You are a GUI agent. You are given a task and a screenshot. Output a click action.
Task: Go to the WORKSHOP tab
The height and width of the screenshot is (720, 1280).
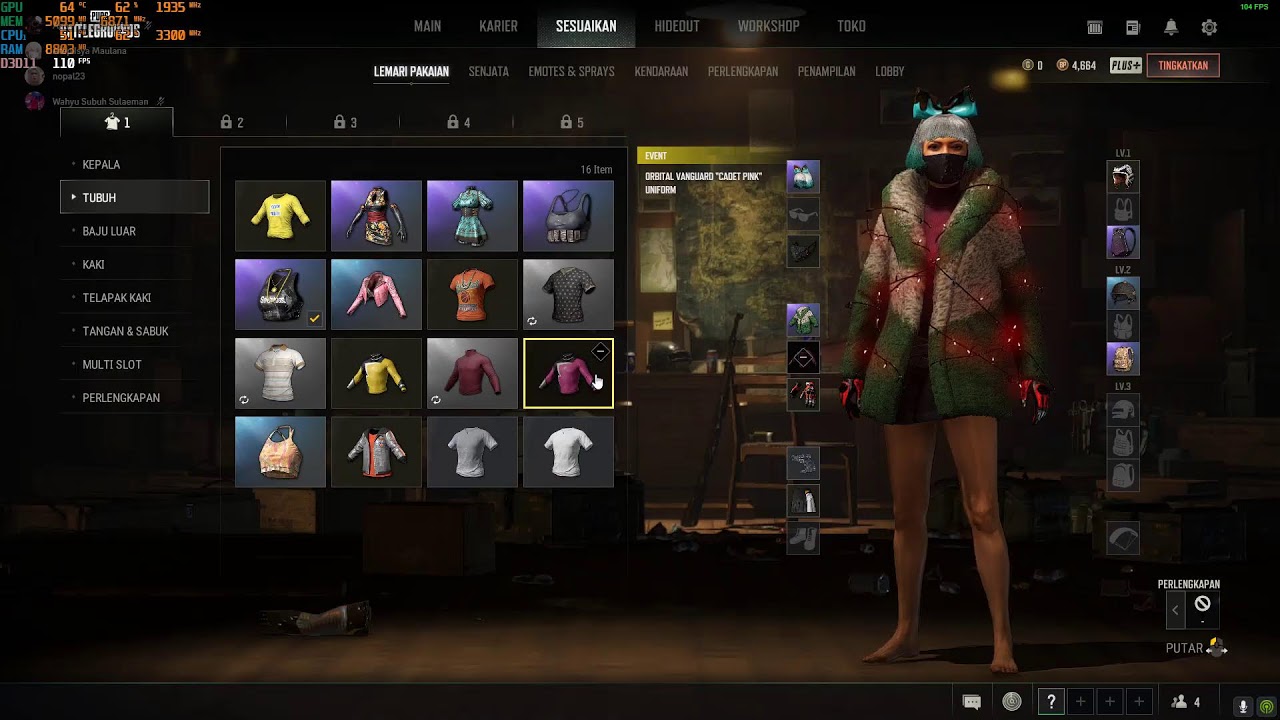(768, 26)
